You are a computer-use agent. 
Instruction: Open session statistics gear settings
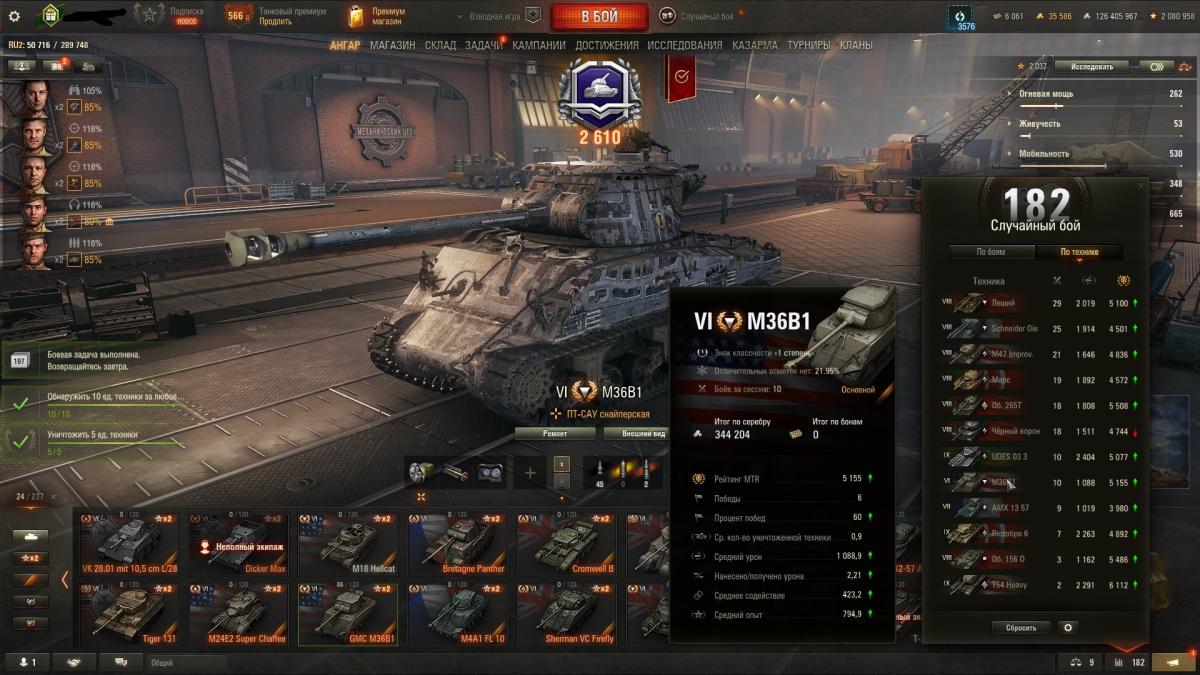pyautogui.click(x=1068, y=628)
